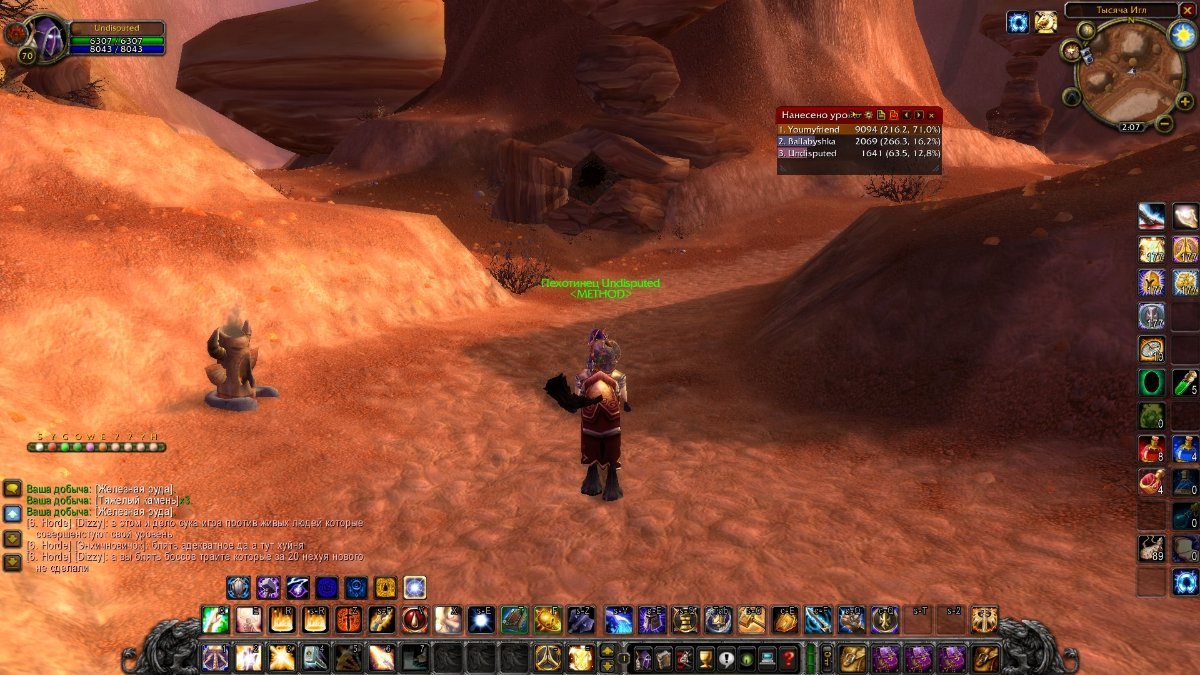The image size is (1200, 675).
Task: Use the green potion with 5 charges
Action: [x=1185, y=382]
